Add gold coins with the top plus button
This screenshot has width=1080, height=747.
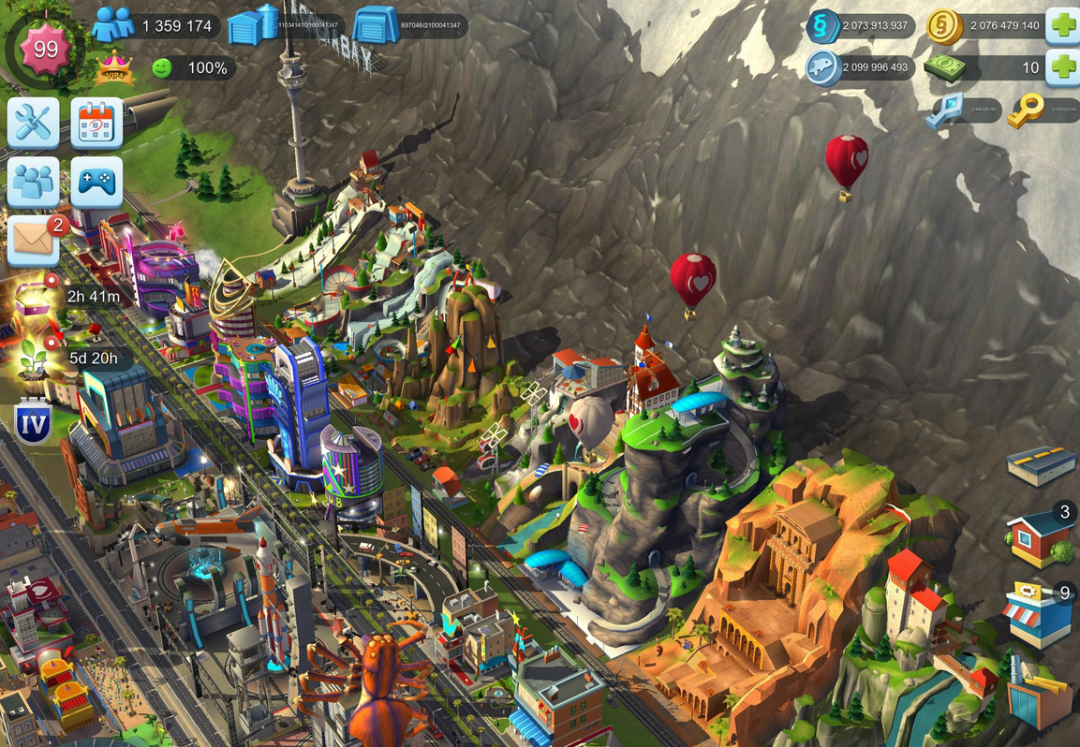point(1061,26)
